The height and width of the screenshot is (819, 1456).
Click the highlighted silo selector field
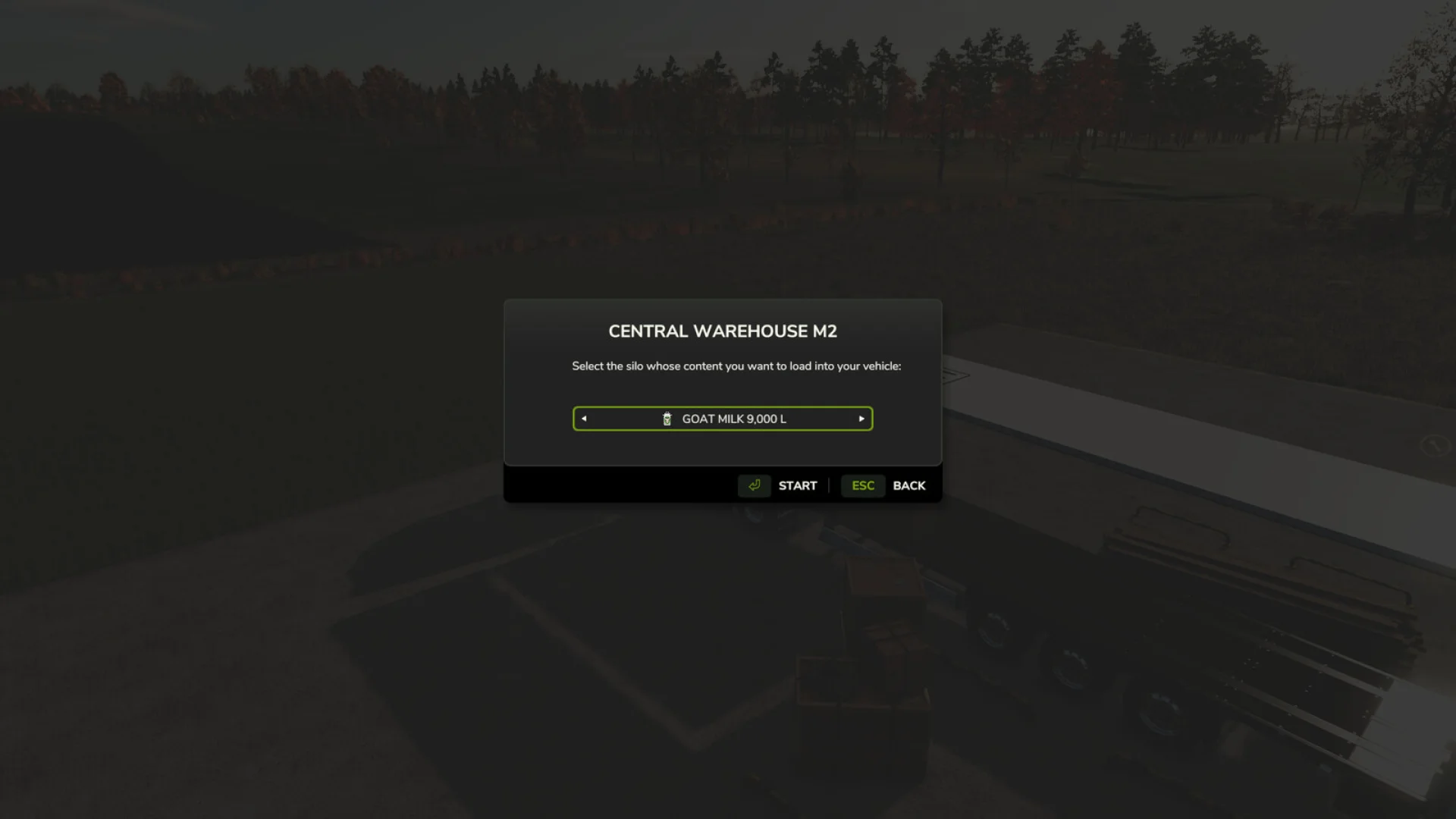click(722, 418)
